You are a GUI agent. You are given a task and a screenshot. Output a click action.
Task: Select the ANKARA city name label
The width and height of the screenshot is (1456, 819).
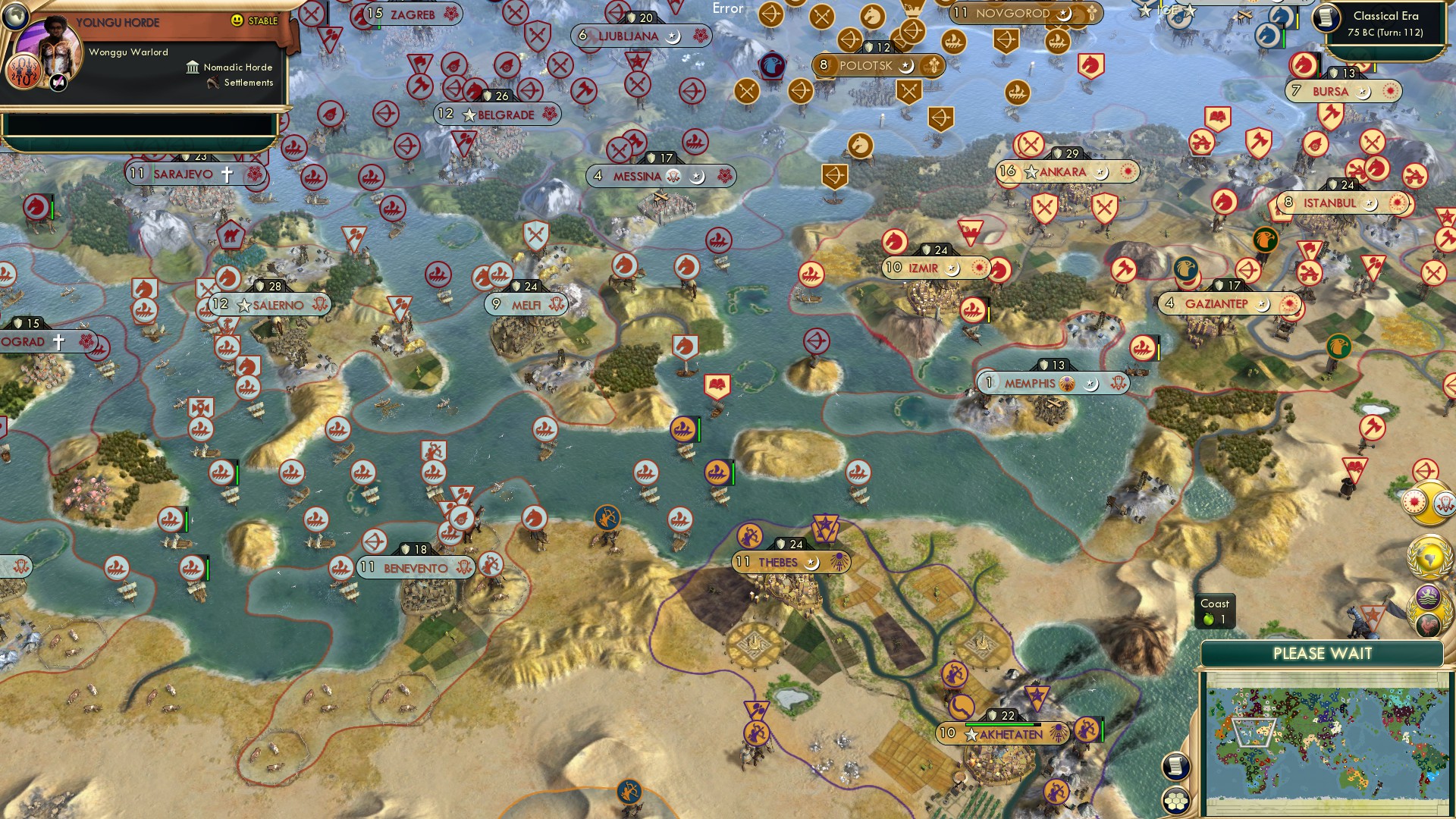1062,172
